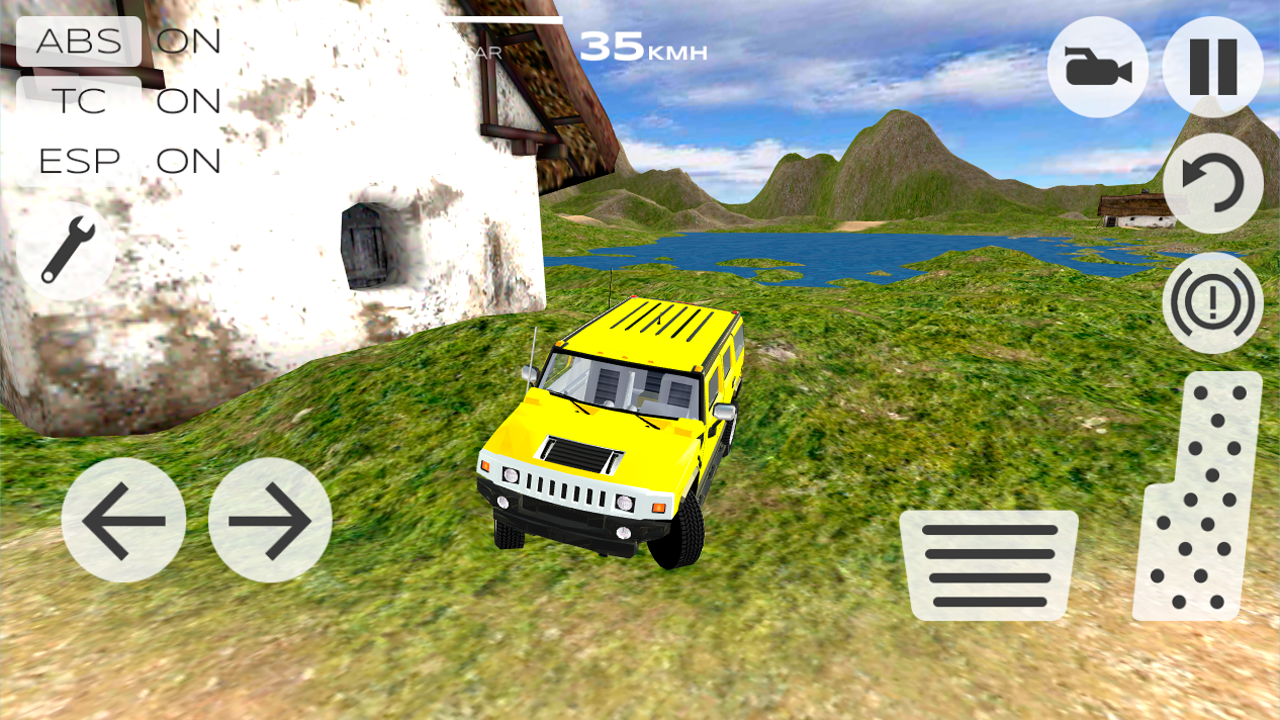
Task: Engage the handbrake button
Action: (1212, 302)
